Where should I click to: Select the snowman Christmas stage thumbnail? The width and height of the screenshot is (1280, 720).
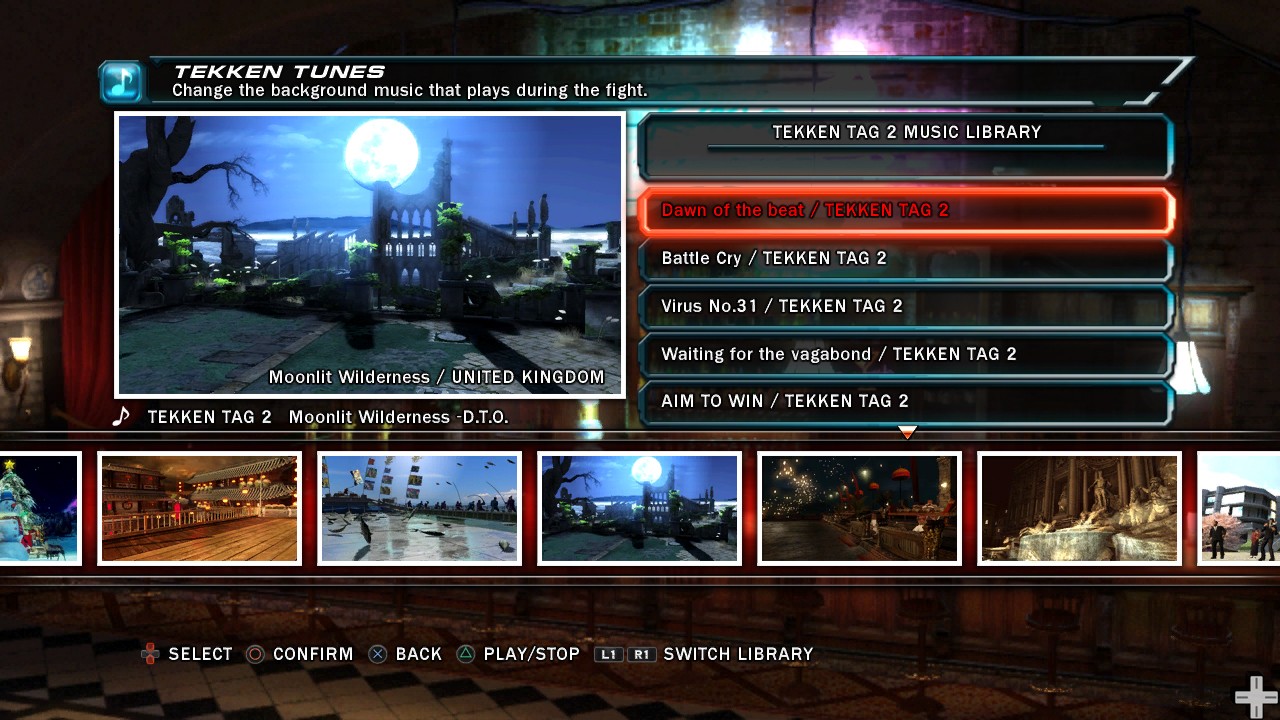[x=38, y=508]
